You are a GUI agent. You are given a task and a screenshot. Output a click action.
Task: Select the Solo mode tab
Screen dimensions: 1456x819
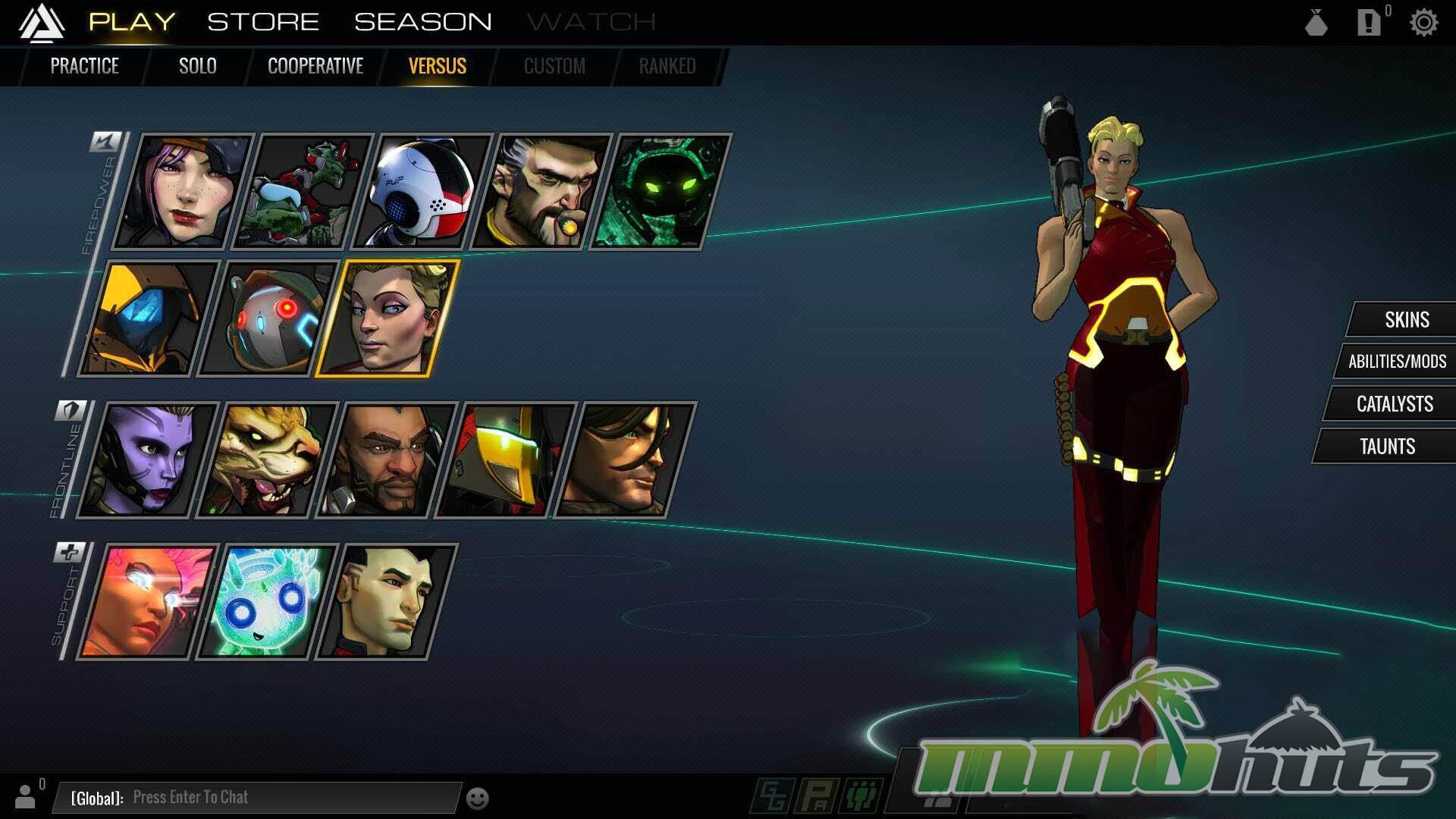click(x=197, y=67)
